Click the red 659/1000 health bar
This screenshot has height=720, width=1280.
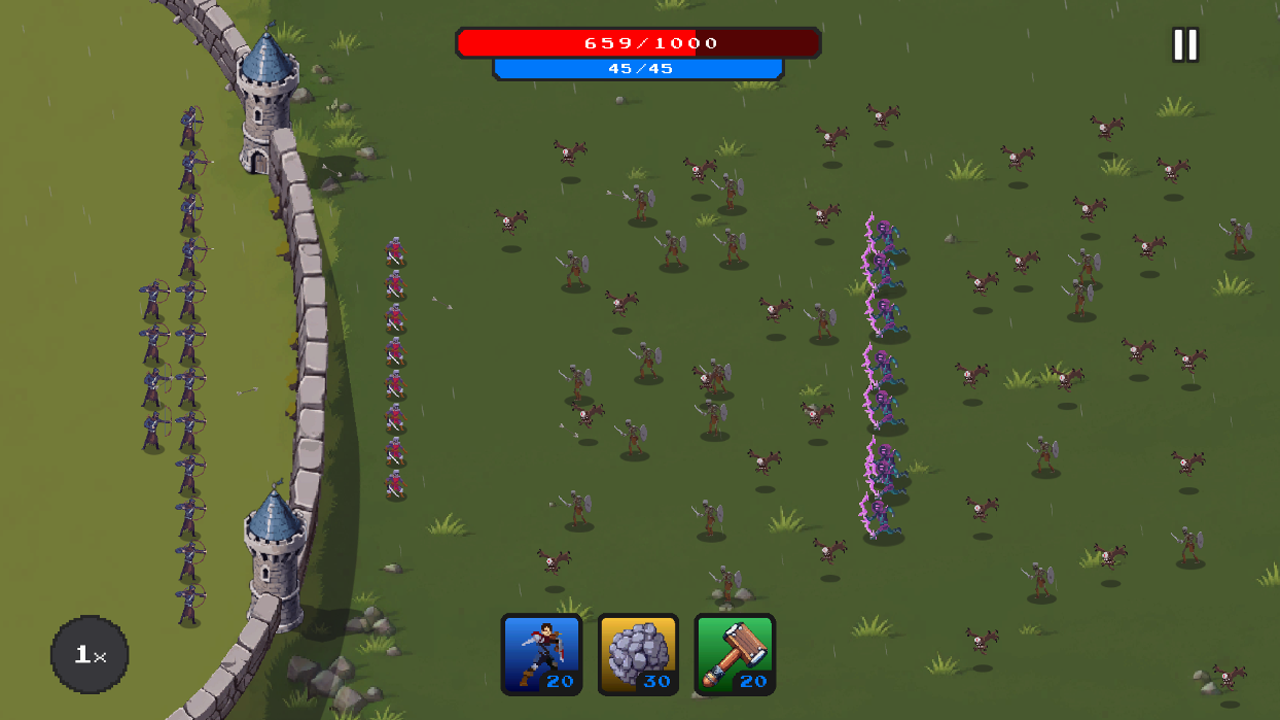(x=639, y=42)
